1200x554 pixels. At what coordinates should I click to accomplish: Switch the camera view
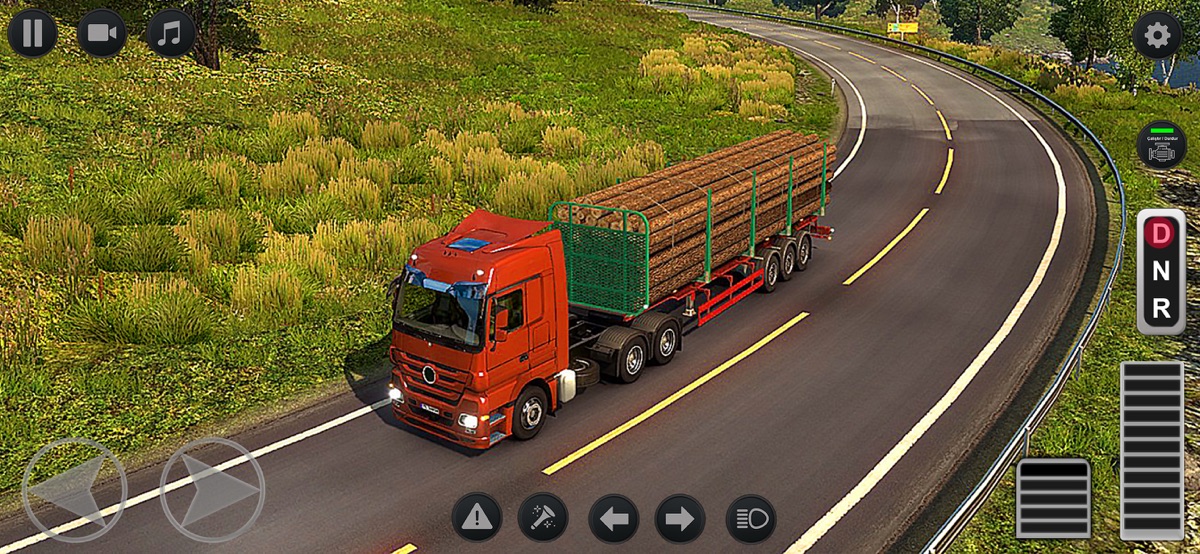[101, 33]
